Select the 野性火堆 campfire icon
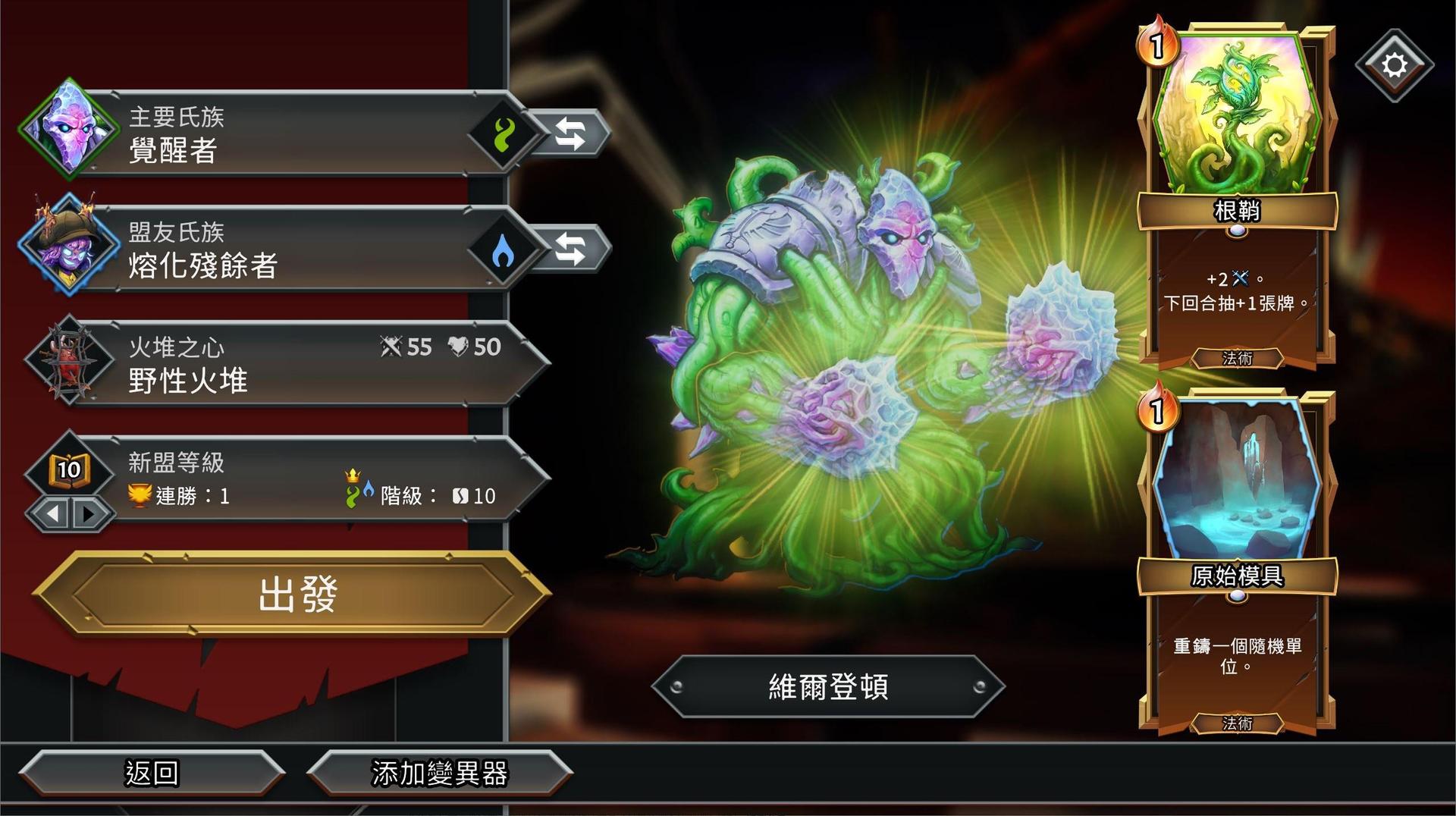 point(68,362)
